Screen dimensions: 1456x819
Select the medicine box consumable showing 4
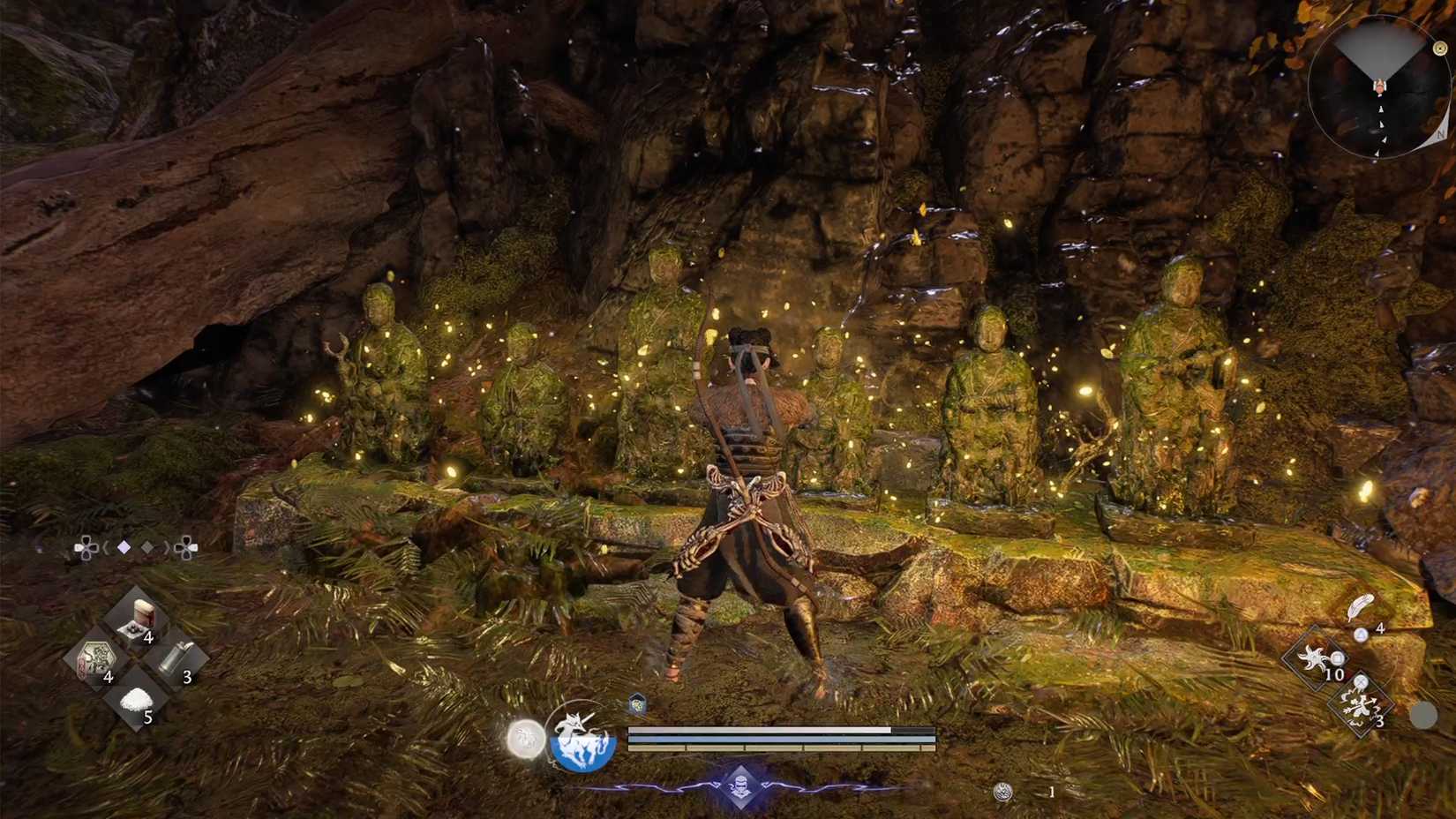[x=142, y=620]
